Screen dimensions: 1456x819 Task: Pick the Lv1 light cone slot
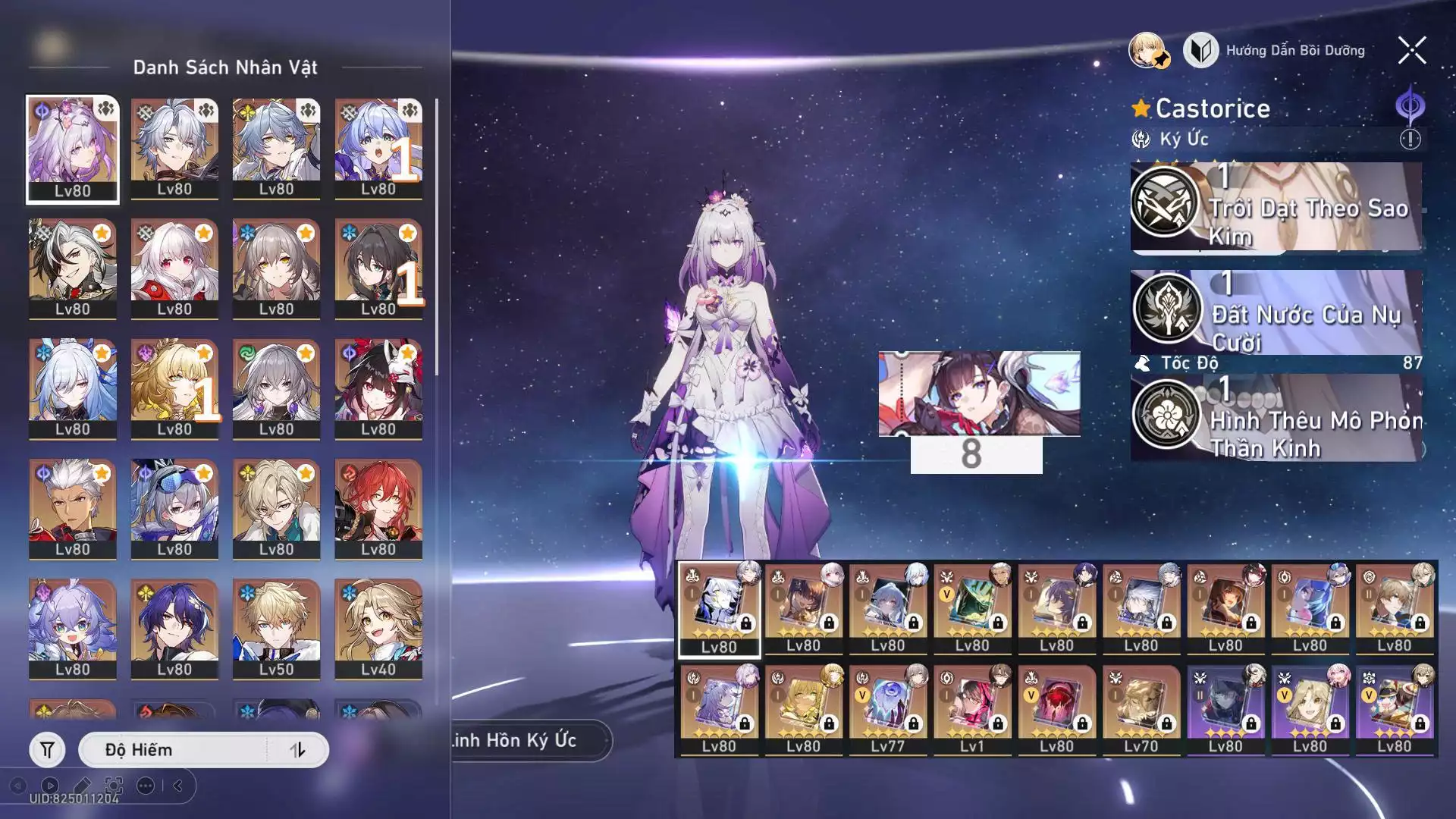[x=971, y=710]
